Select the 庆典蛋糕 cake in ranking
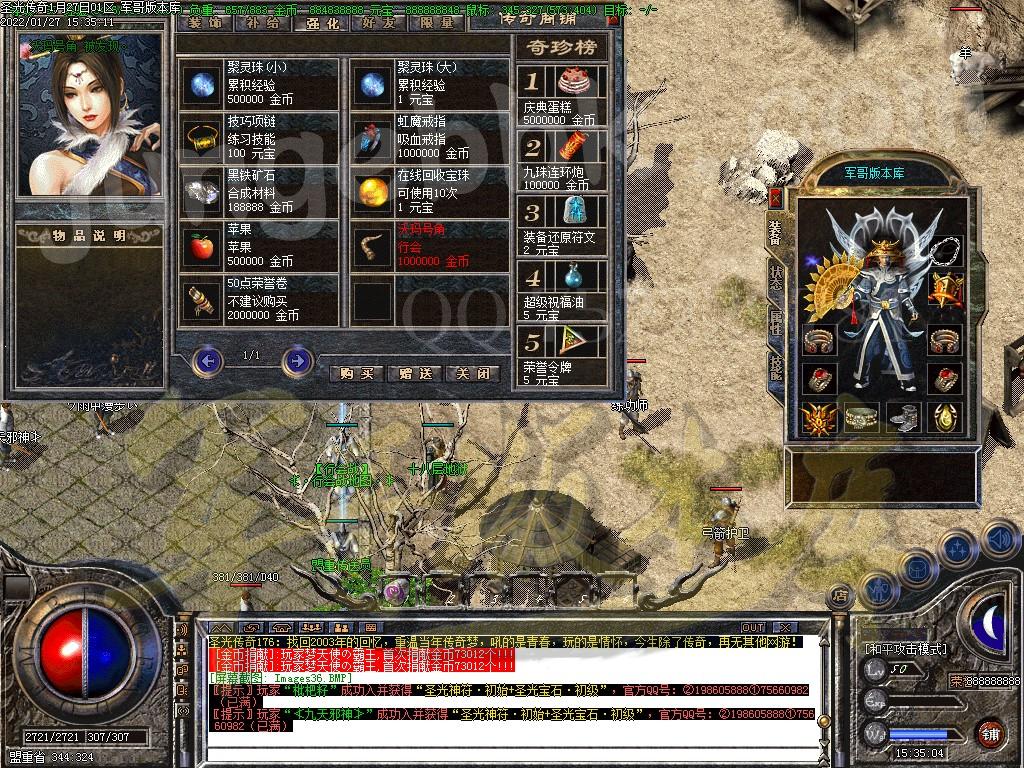Viewport: 1024px width, 768px height. [573, 80]
